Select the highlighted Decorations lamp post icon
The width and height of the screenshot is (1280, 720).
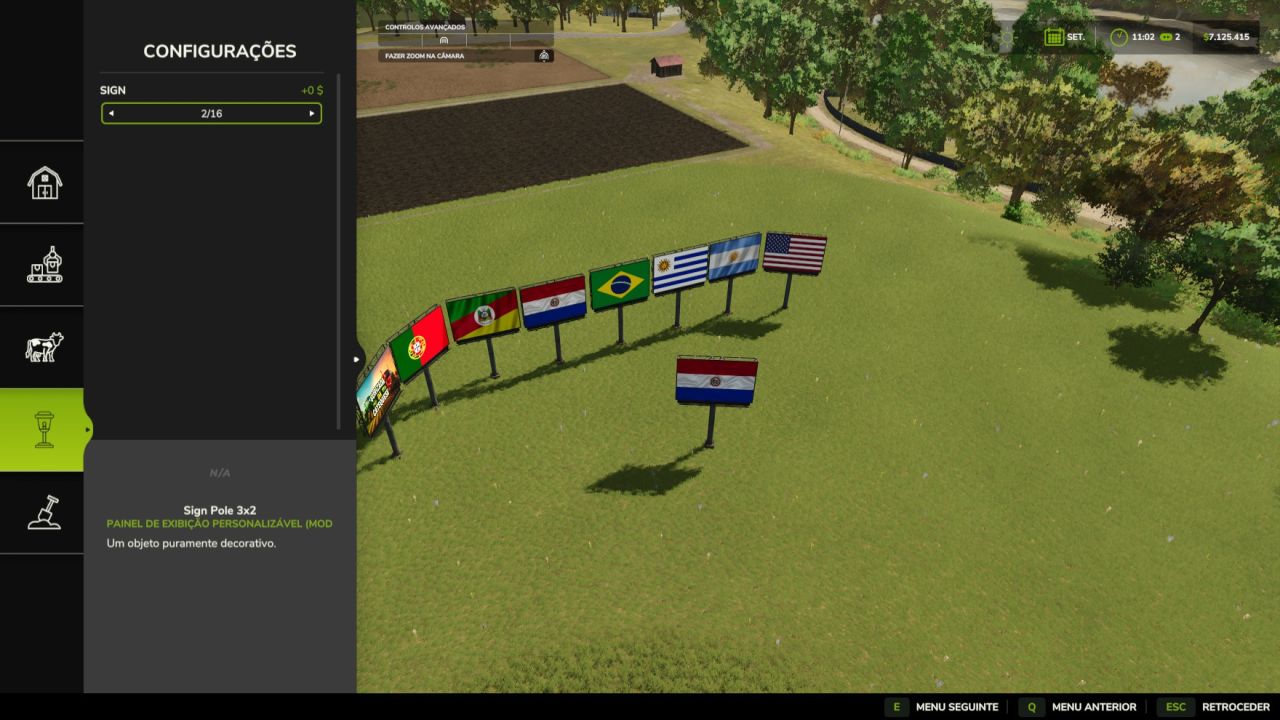(x=42, y=427)
